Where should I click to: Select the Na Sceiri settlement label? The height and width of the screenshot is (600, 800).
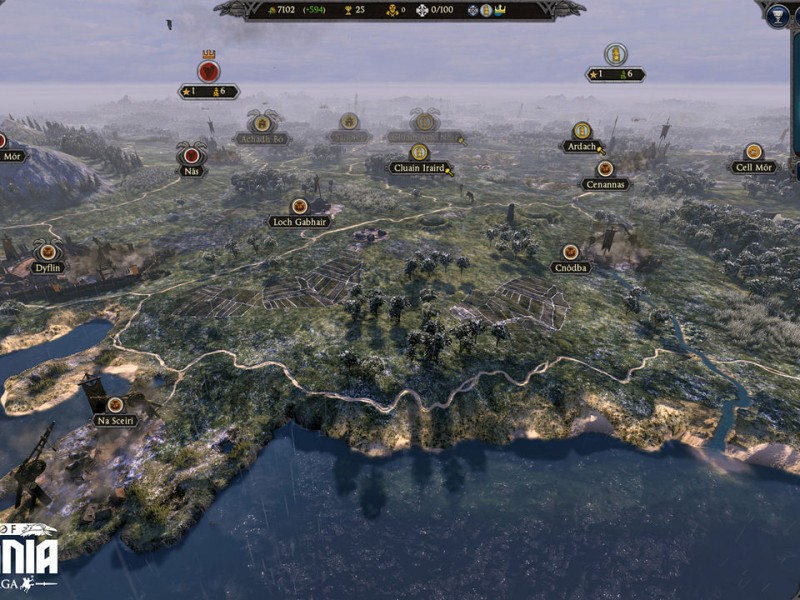(x=115, y=420)
